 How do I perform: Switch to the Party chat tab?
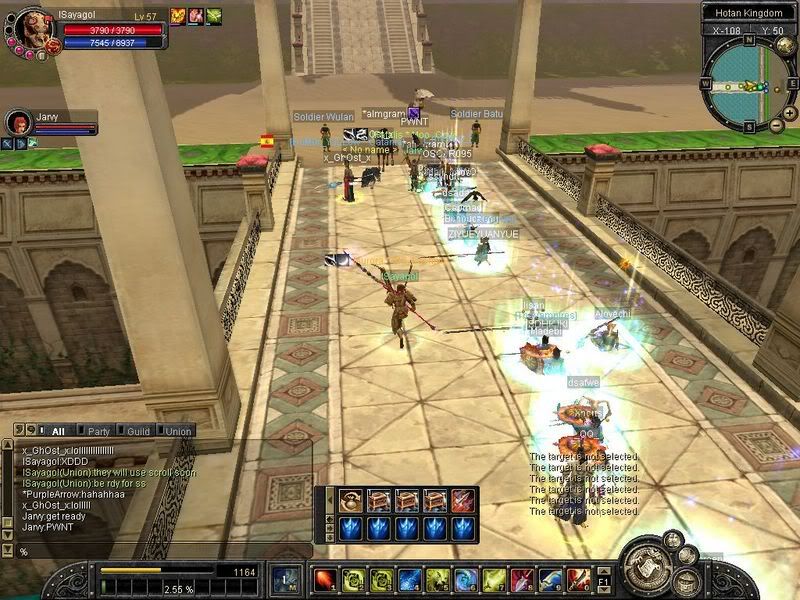point(98,431)
